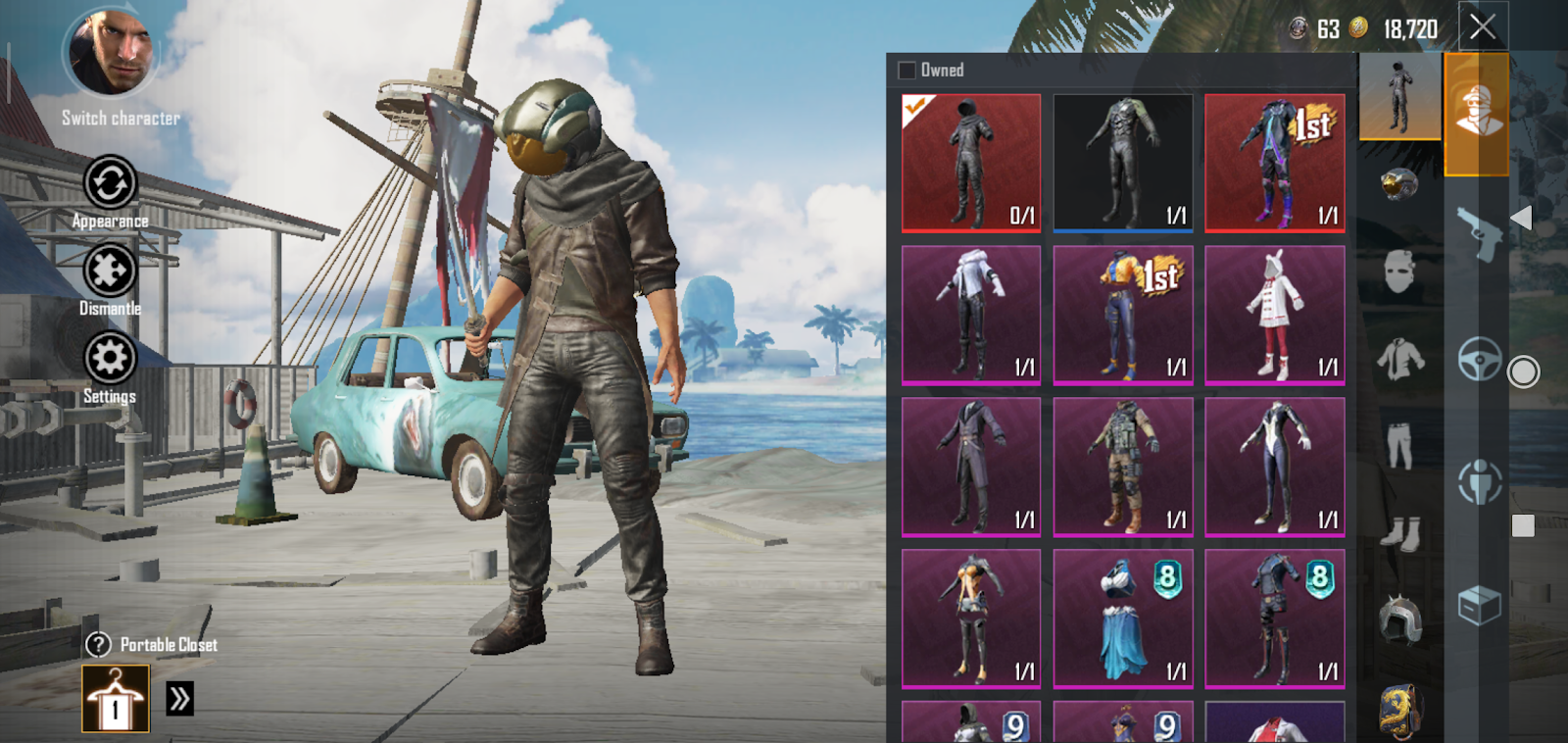Deselect the equipped black outfit marked 0/1

pyautogui.click(x=970, y=163)
